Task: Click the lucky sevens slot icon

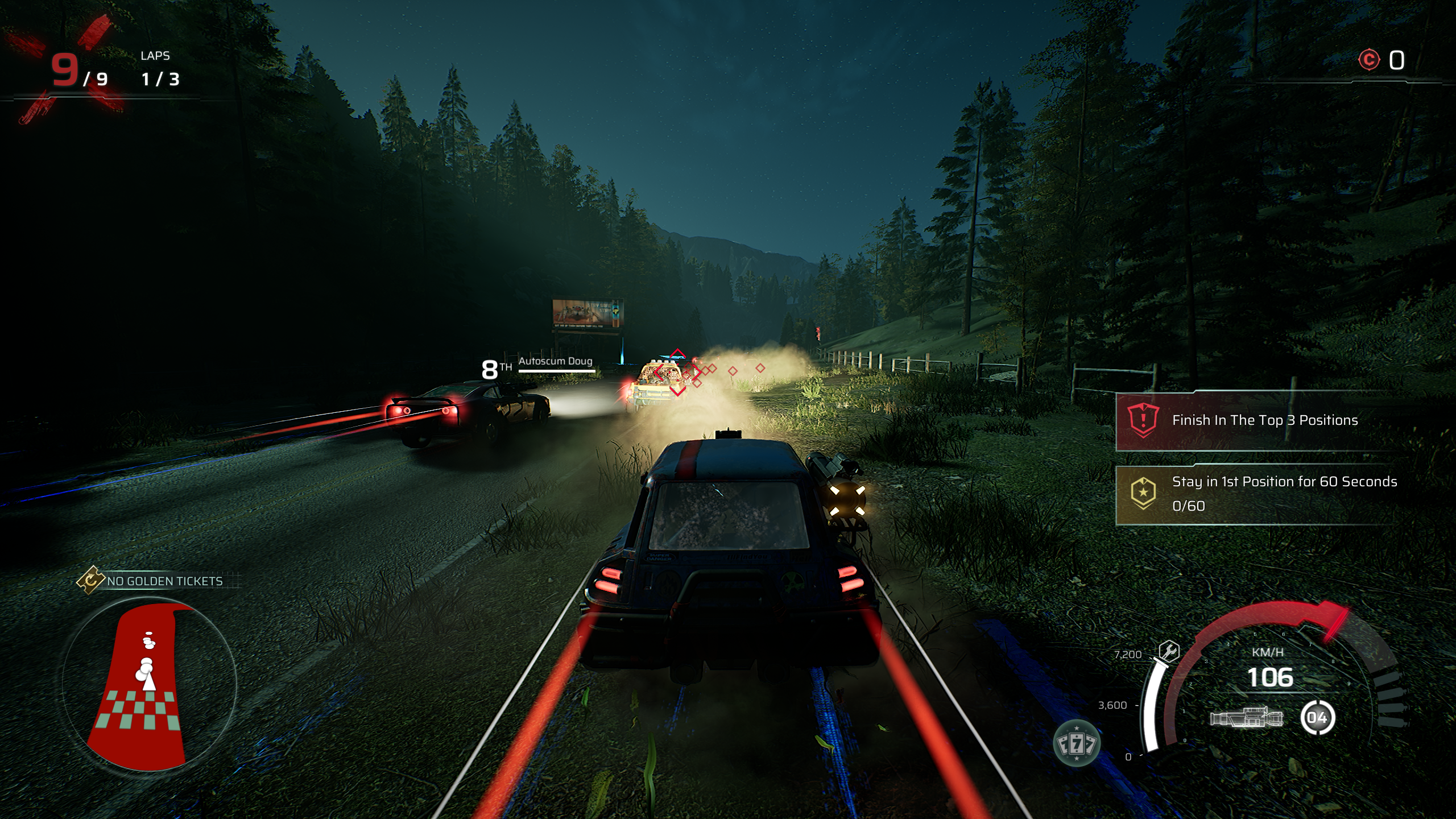Action: (1076, 743)
